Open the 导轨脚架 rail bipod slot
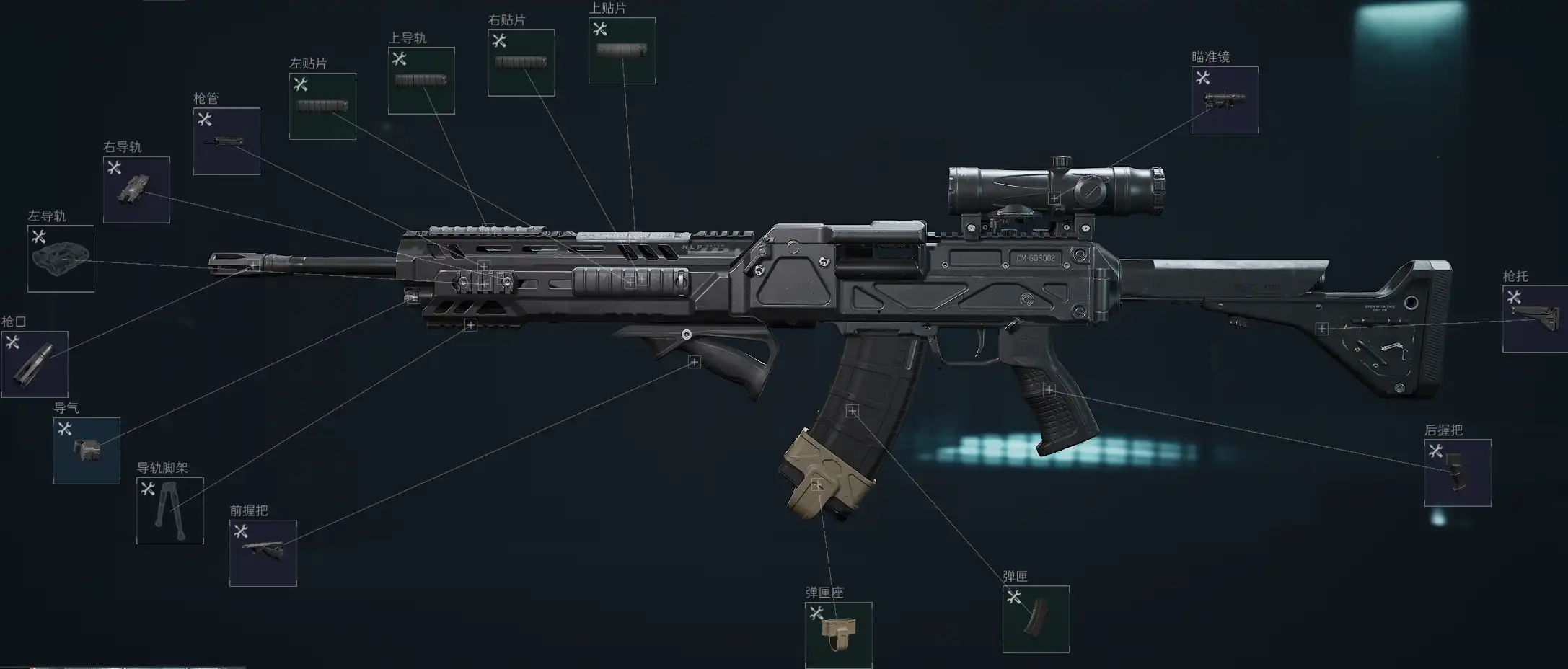This screenshot has height=669, width=1568. pos(169,510)
